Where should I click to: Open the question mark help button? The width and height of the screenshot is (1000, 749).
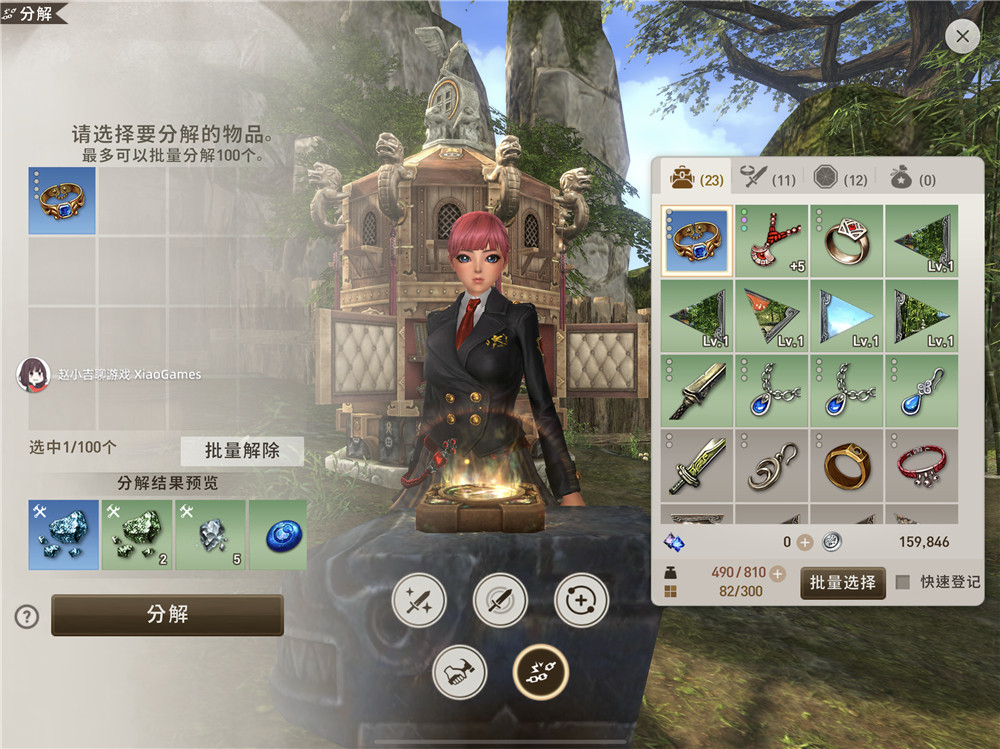[26, 617]
